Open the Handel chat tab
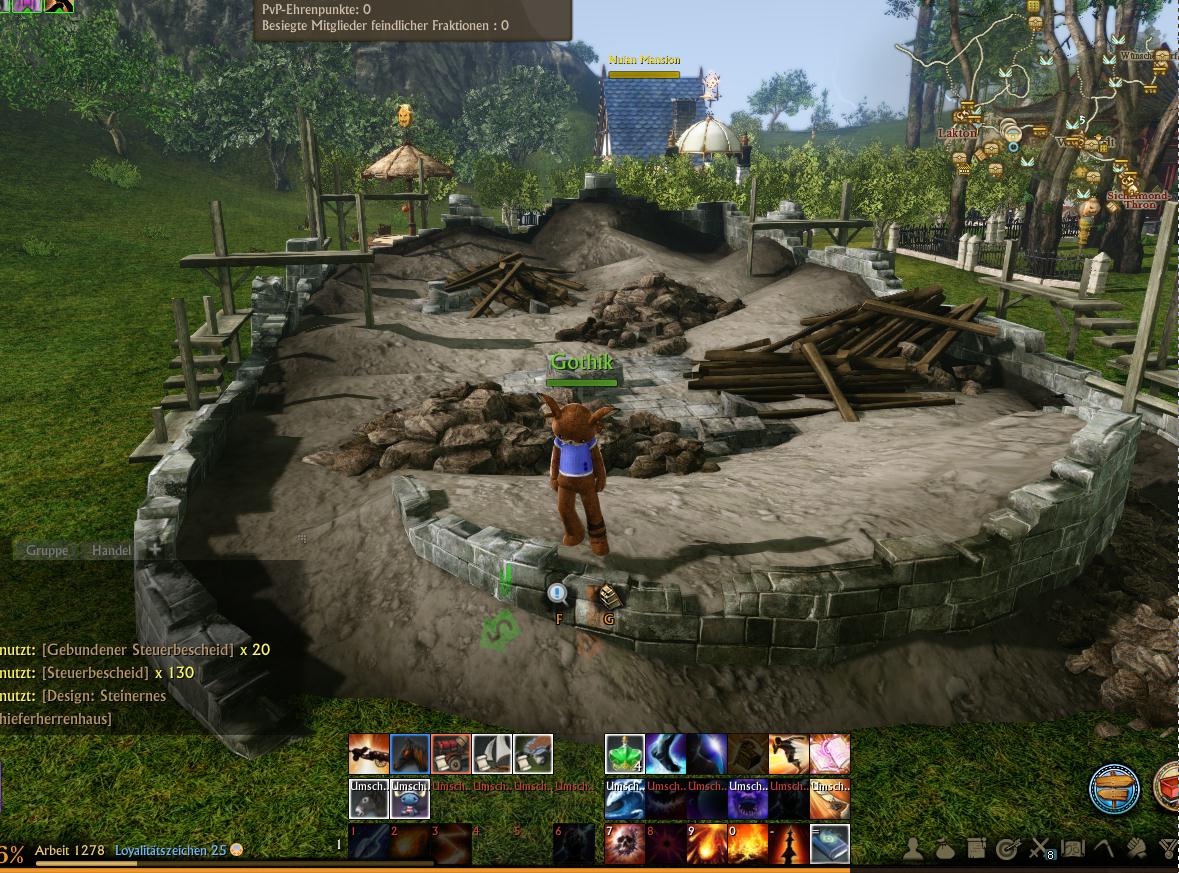1179x873 pixels. coord(111,550)
